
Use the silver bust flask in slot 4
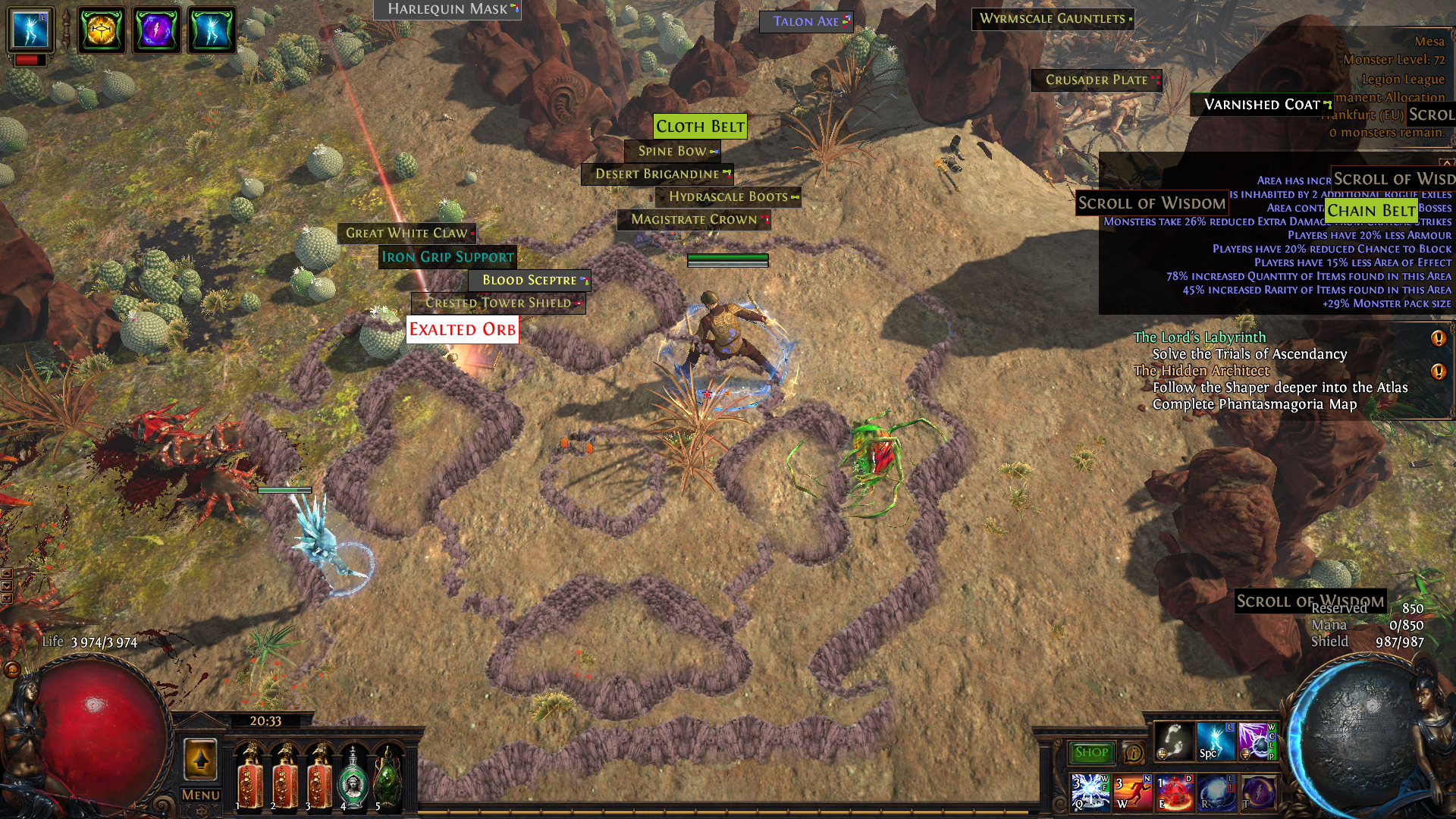pyautogui.click(x=352, y=779)
